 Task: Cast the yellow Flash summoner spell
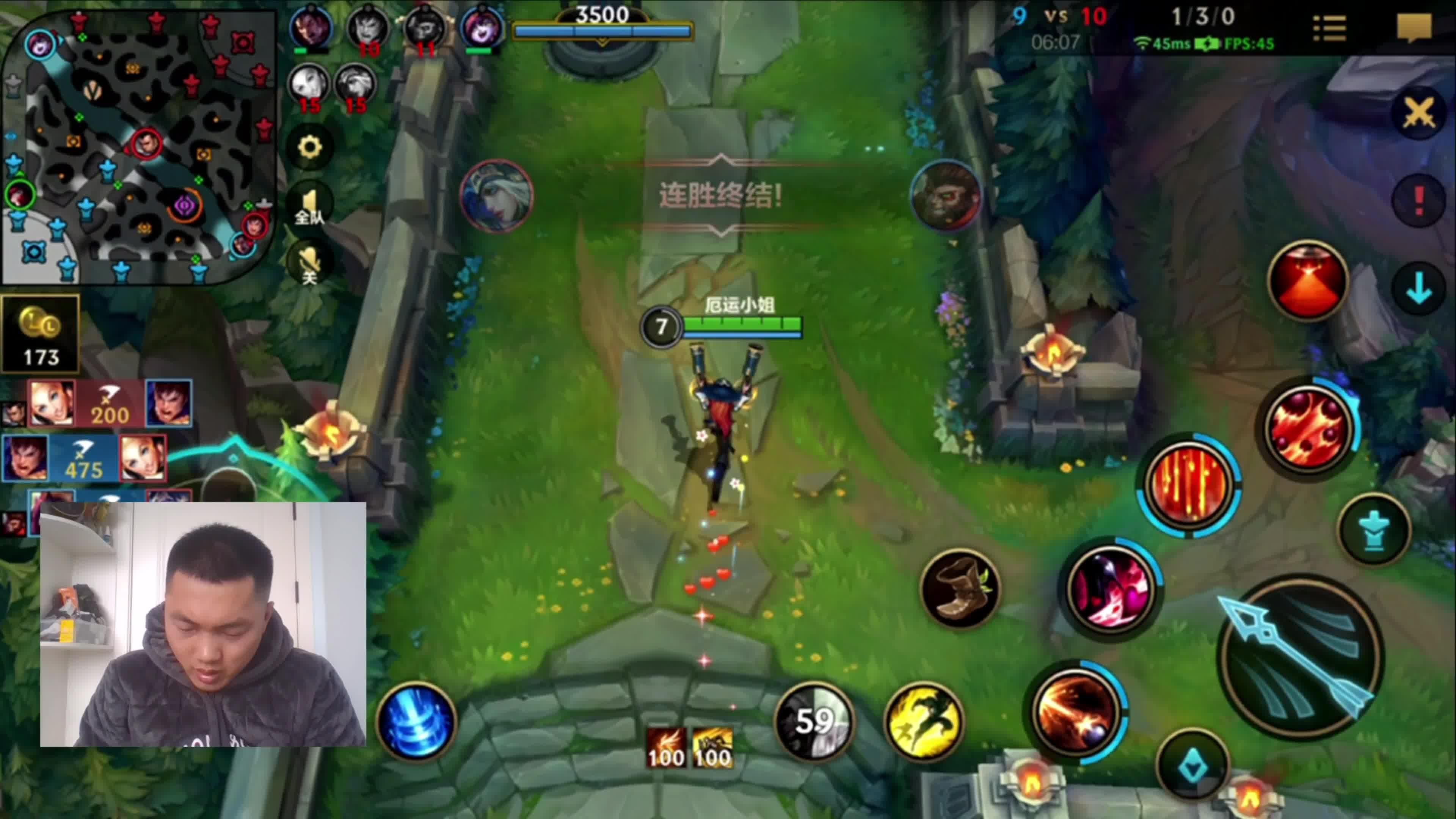click(x=924, y=722)
